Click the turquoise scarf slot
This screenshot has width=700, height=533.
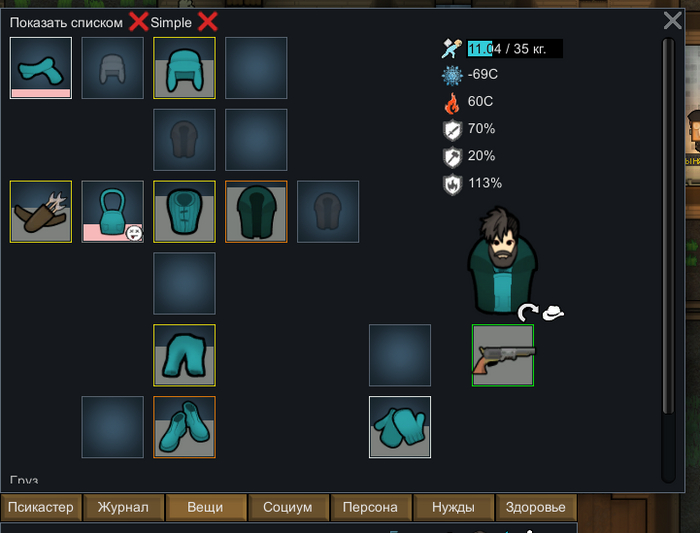(x=41, y=68)
